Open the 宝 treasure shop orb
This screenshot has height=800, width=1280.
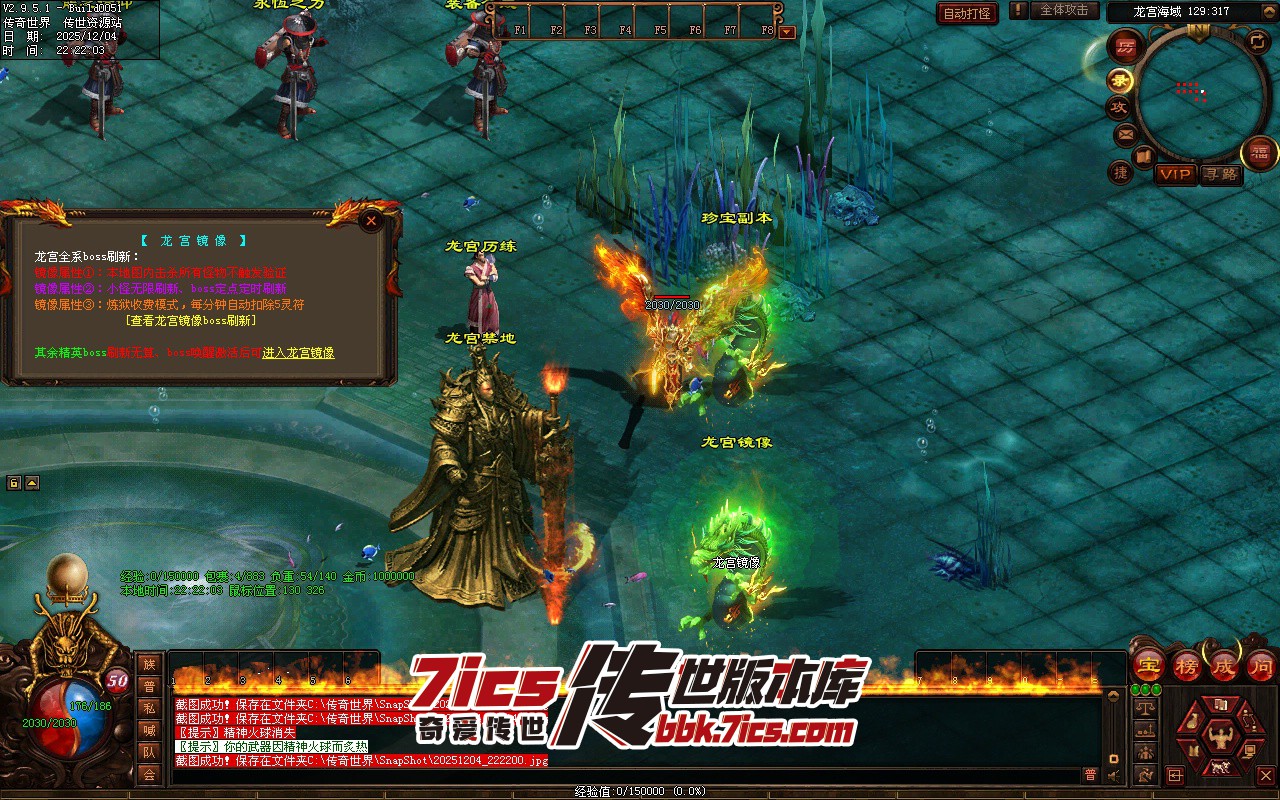(x=1149, y=665)
